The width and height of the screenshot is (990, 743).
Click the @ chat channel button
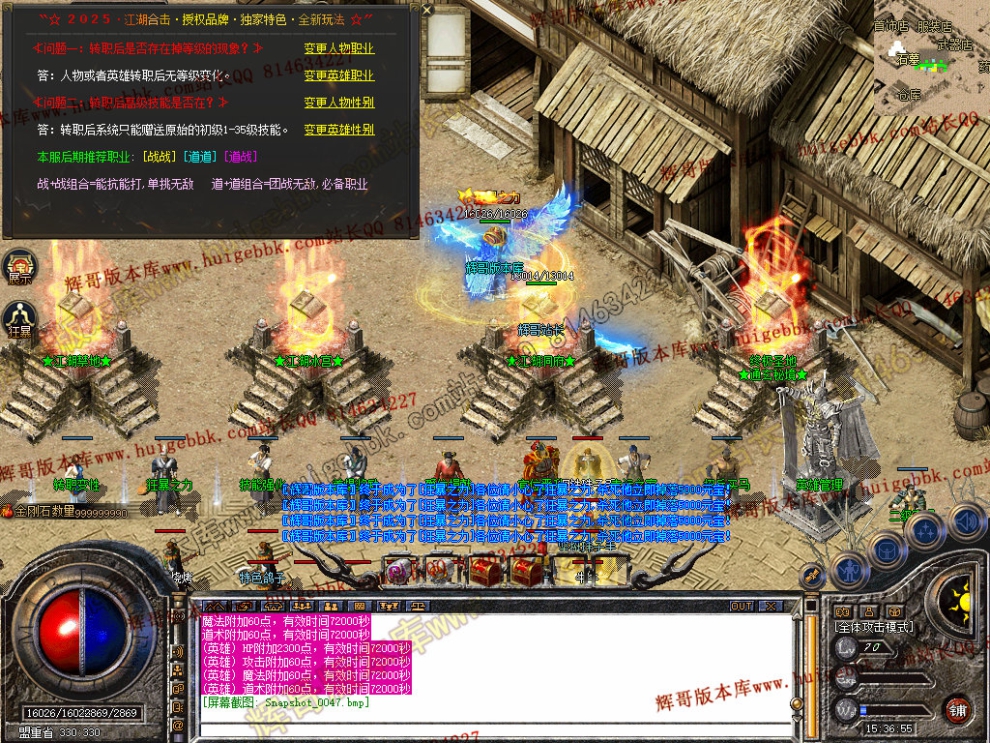pyautogui.click(x=177, y=725)
